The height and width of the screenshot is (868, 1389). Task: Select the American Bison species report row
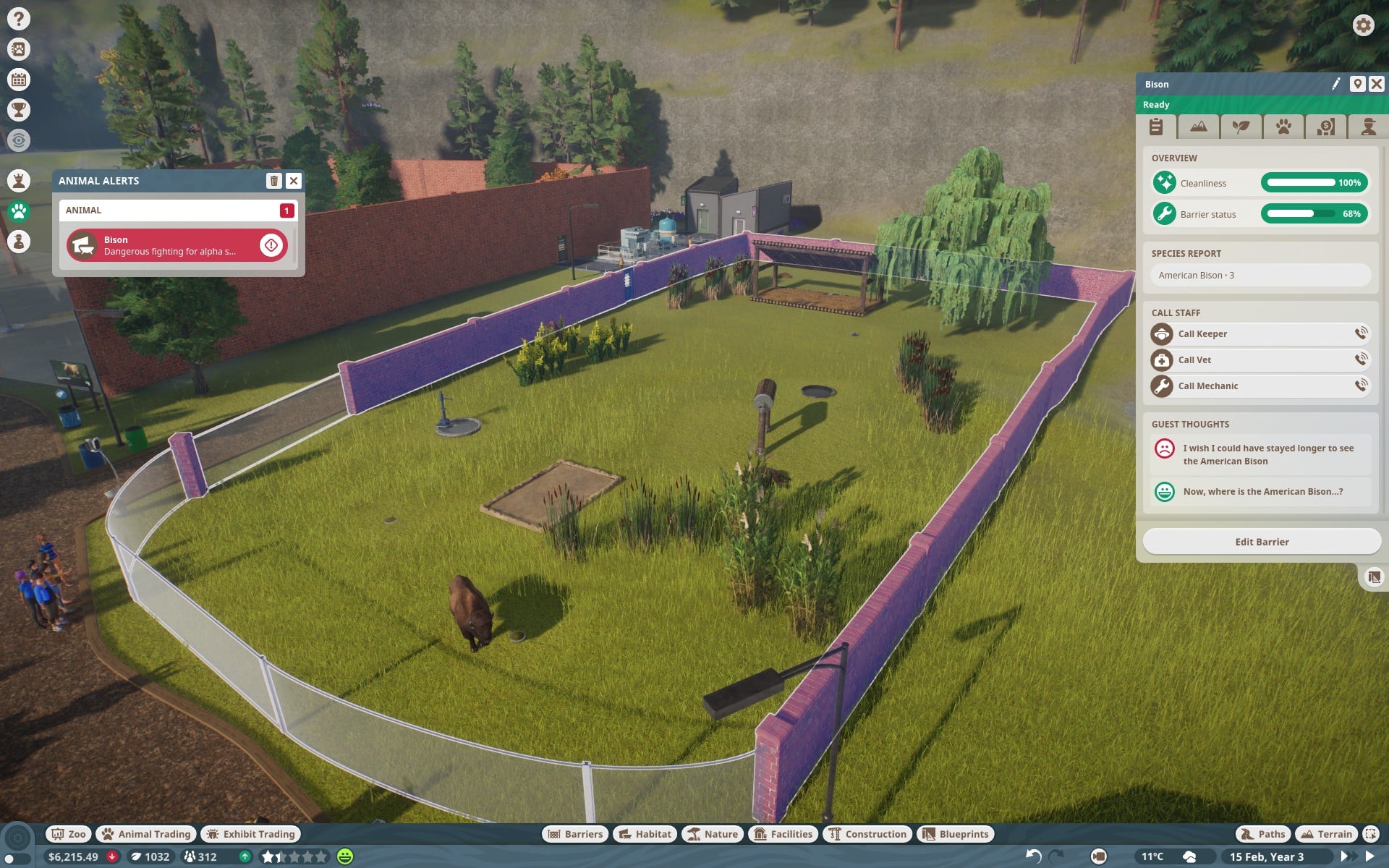point(1260,276)
